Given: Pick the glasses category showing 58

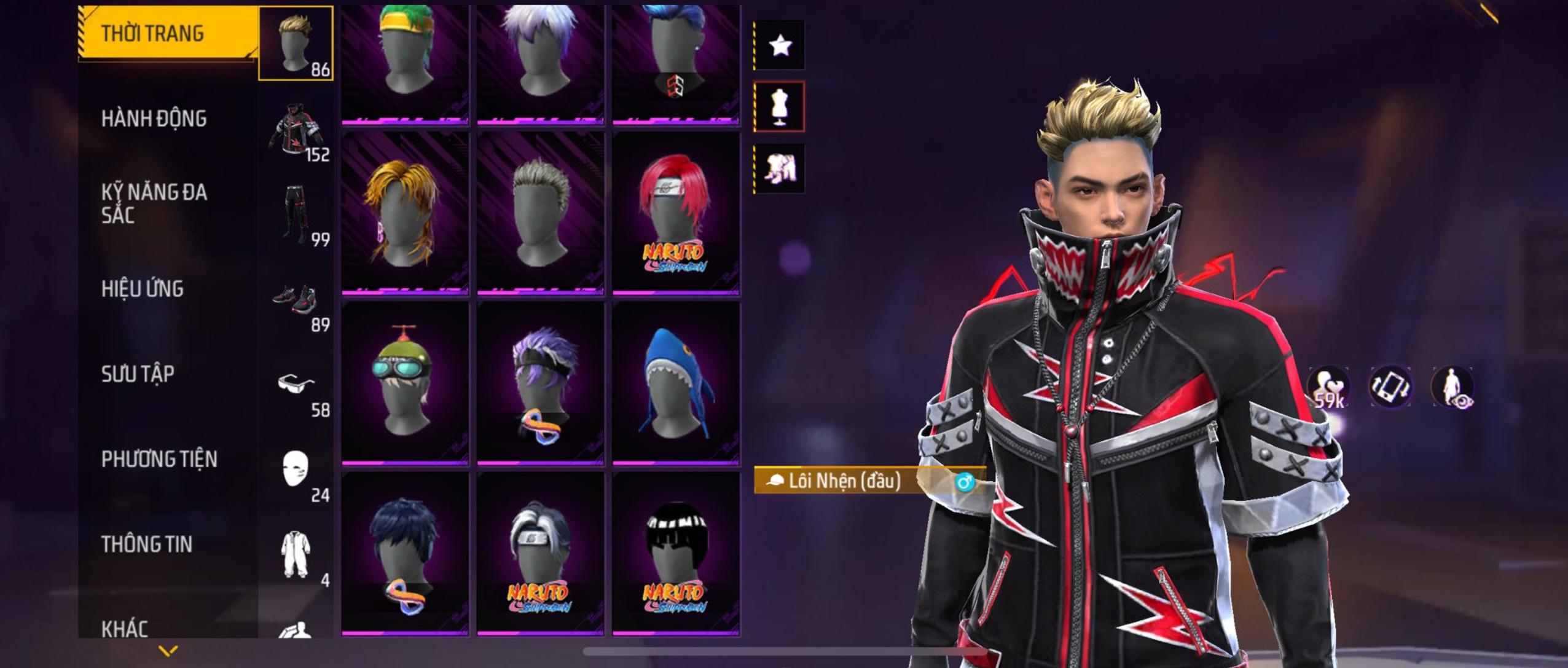Looking at the screenshot, I should pyautogui.click(x=296, y=387).
